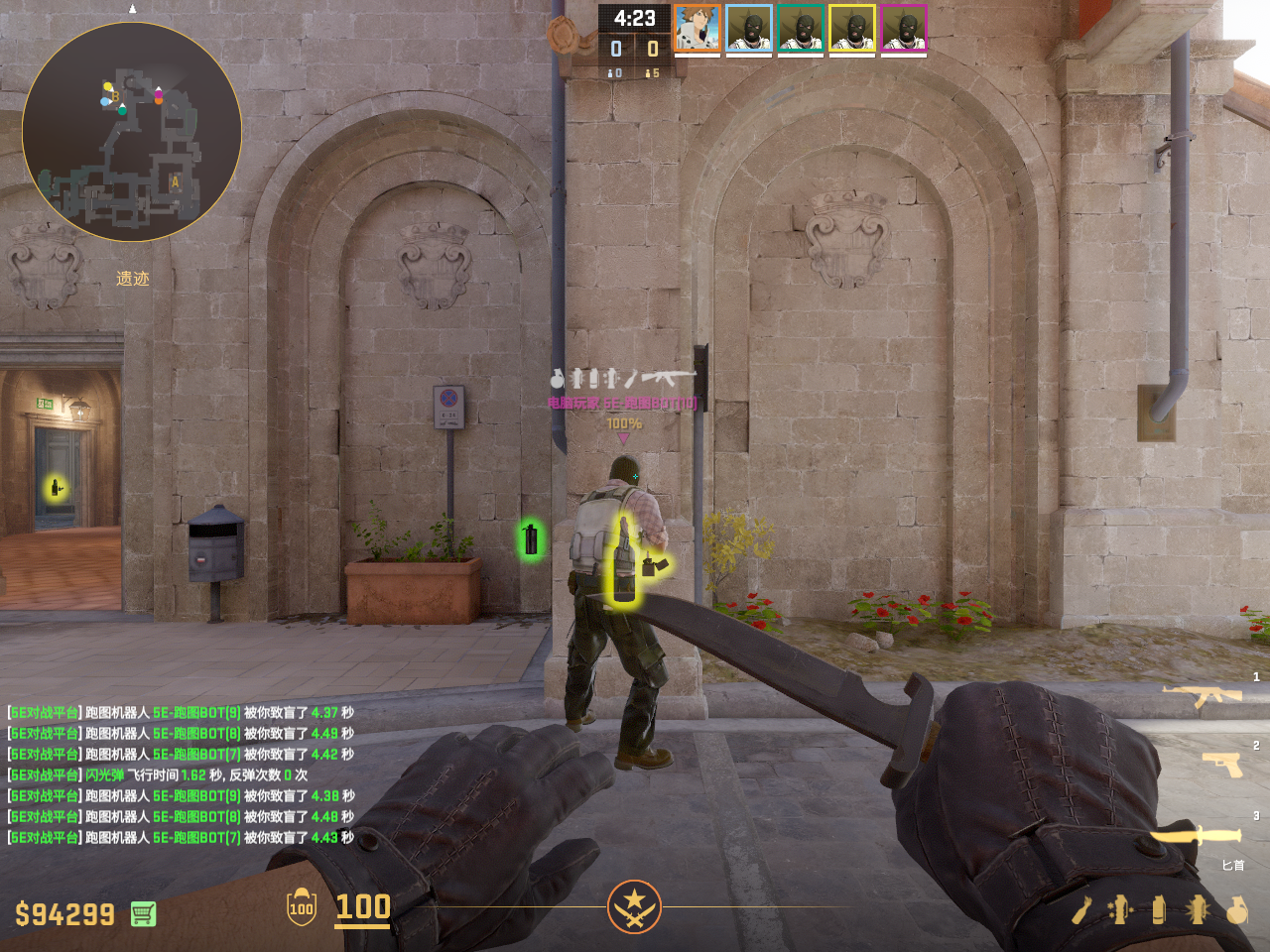Choose the flashbang grenade icon
The height and width of the screenshot is (952, 1270).
click(1198, 909)
